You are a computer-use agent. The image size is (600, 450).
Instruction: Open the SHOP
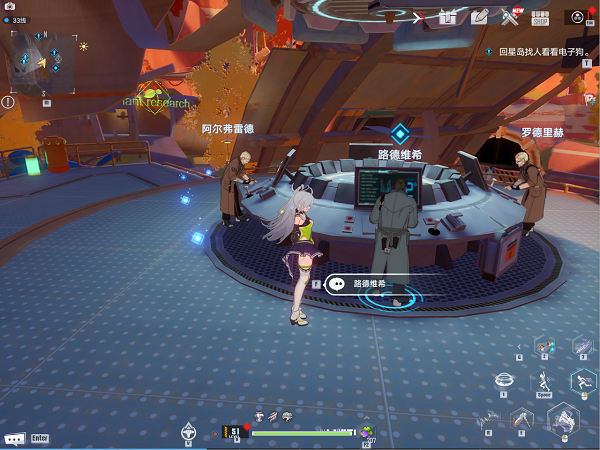tap(540, 16)
